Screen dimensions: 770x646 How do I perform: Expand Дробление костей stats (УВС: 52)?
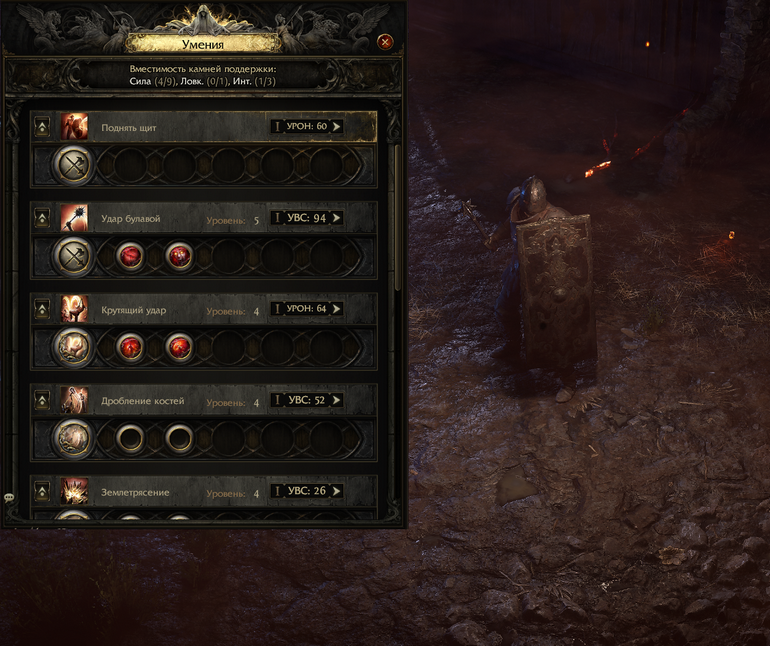click(307, 400)
